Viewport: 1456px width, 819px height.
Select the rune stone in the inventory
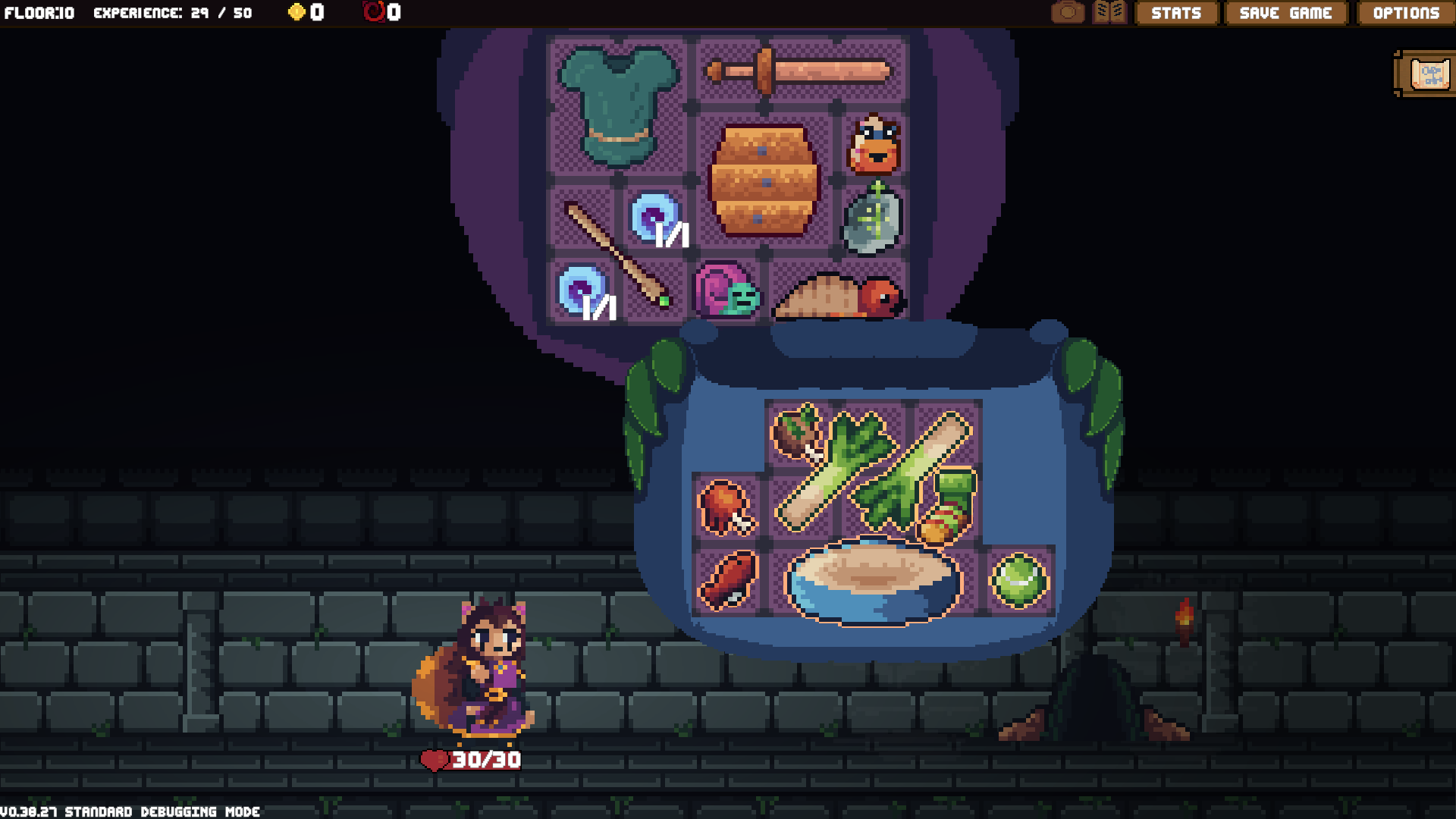pyautogui.click(x=872, y=220)
